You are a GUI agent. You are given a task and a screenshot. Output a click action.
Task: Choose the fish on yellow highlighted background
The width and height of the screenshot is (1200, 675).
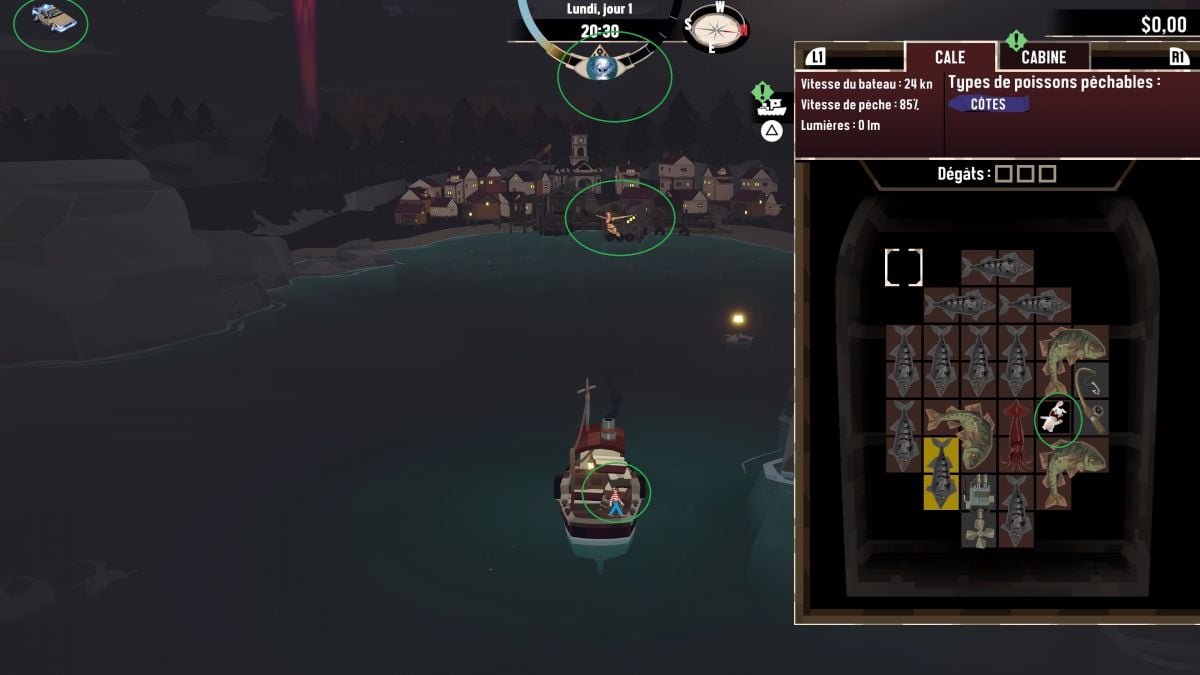point(941,473)
